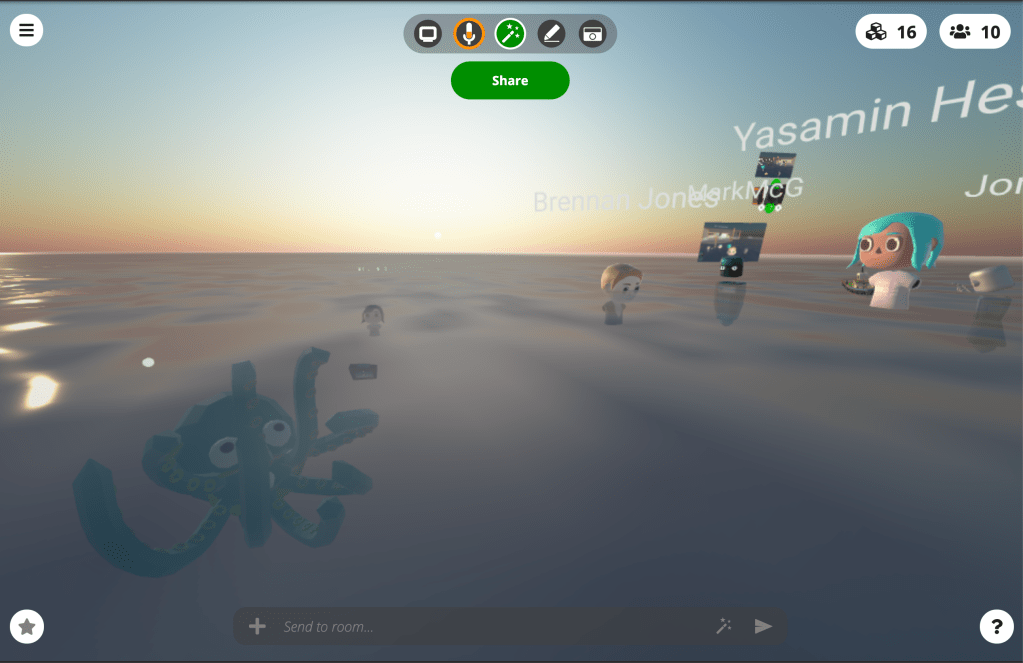Focus the Send to room chat field
1023x663 pixels.
[x=490, y=627]
